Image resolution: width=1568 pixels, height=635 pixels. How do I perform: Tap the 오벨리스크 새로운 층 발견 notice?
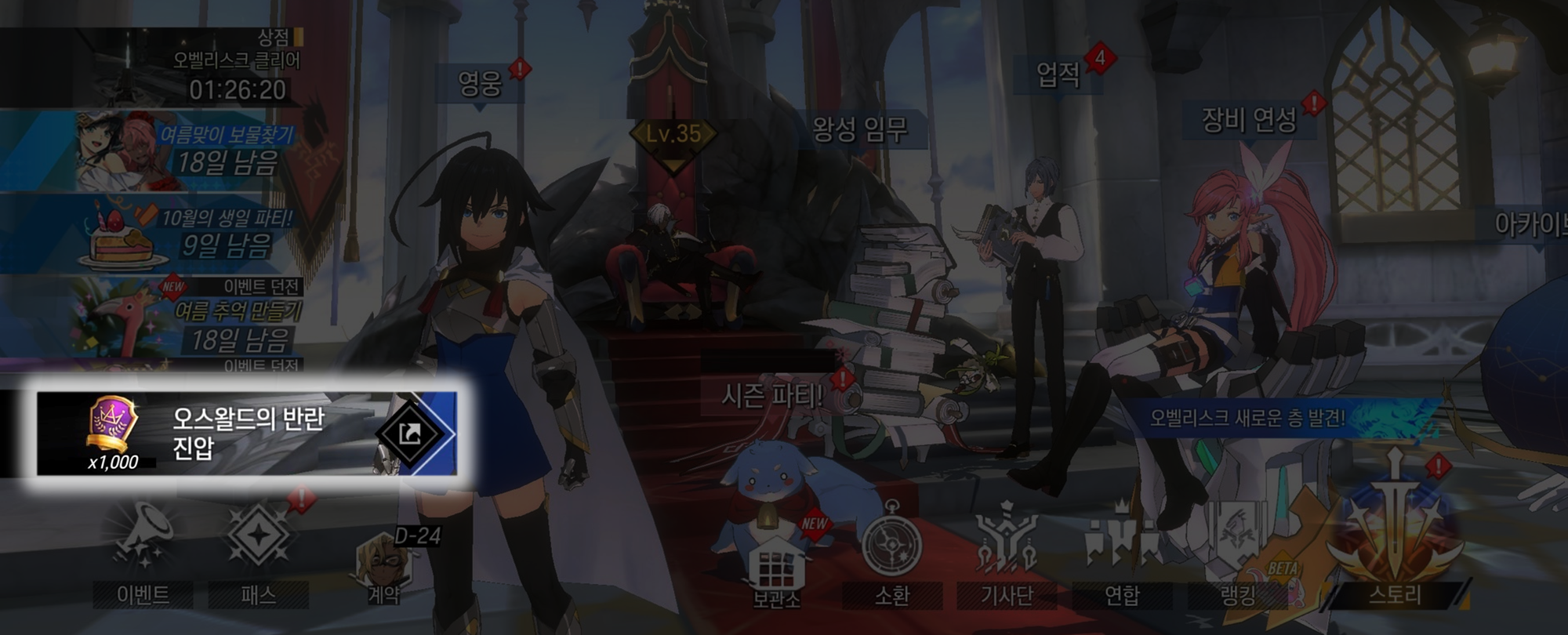click(1248, 418)
